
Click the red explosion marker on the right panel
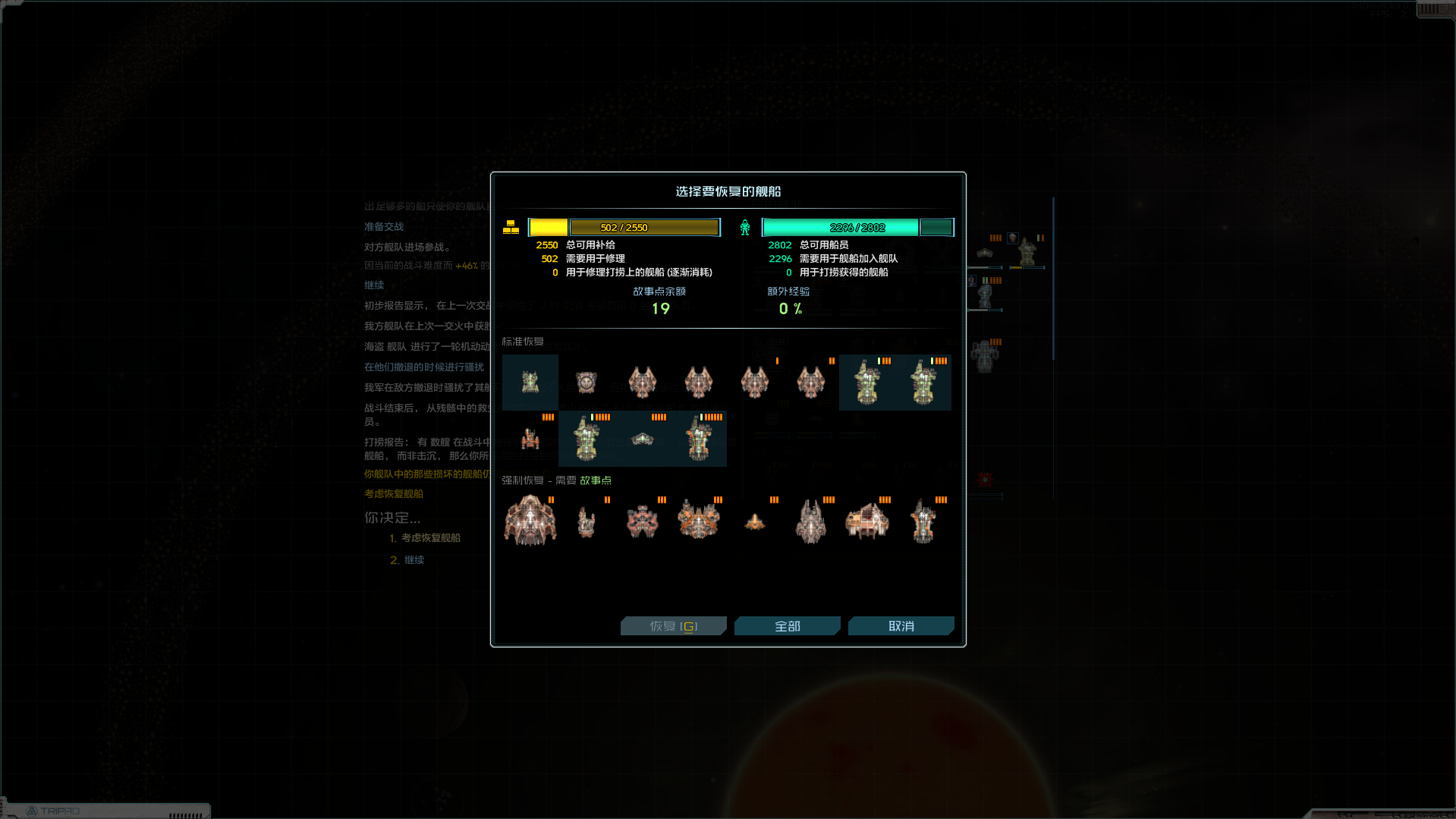(x=986, y=479)
